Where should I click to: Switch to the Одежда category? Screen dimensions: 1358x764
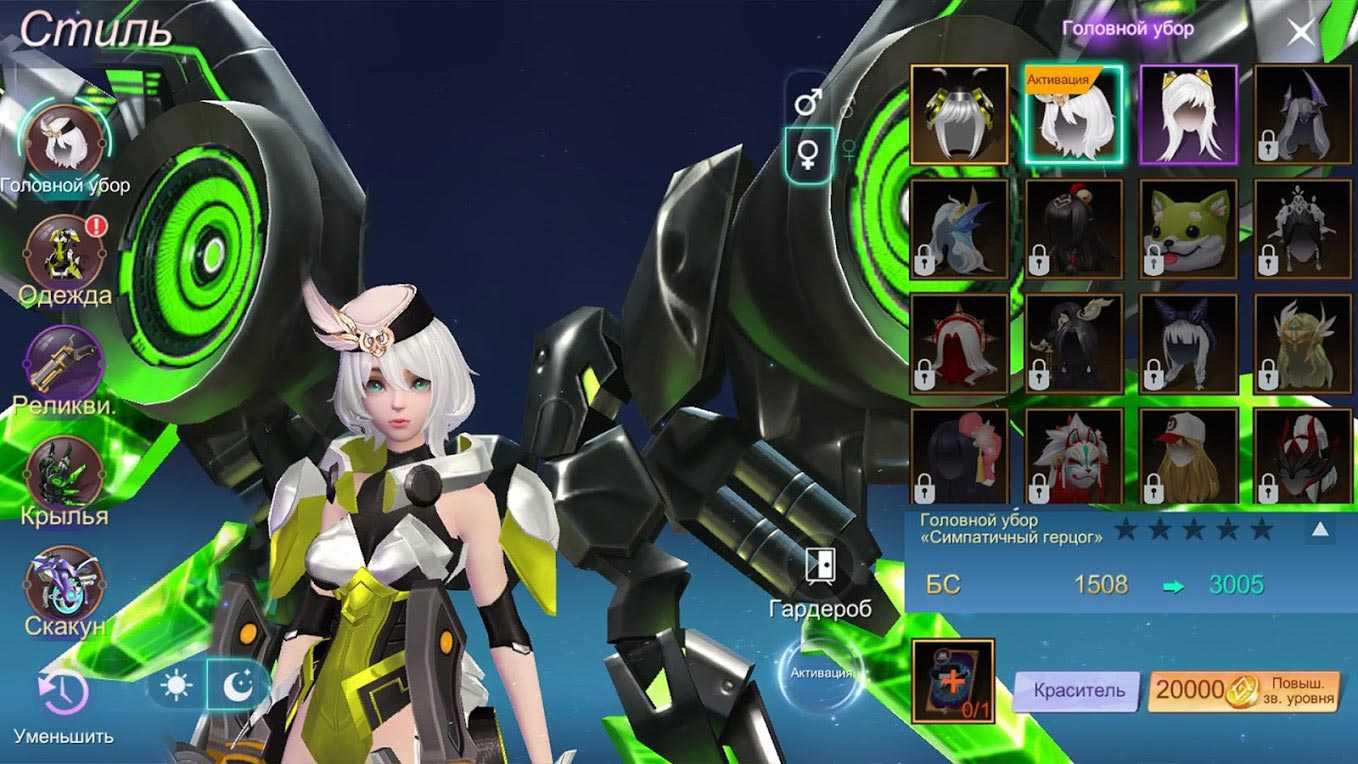pyautogui.click(x=65, y=252)
